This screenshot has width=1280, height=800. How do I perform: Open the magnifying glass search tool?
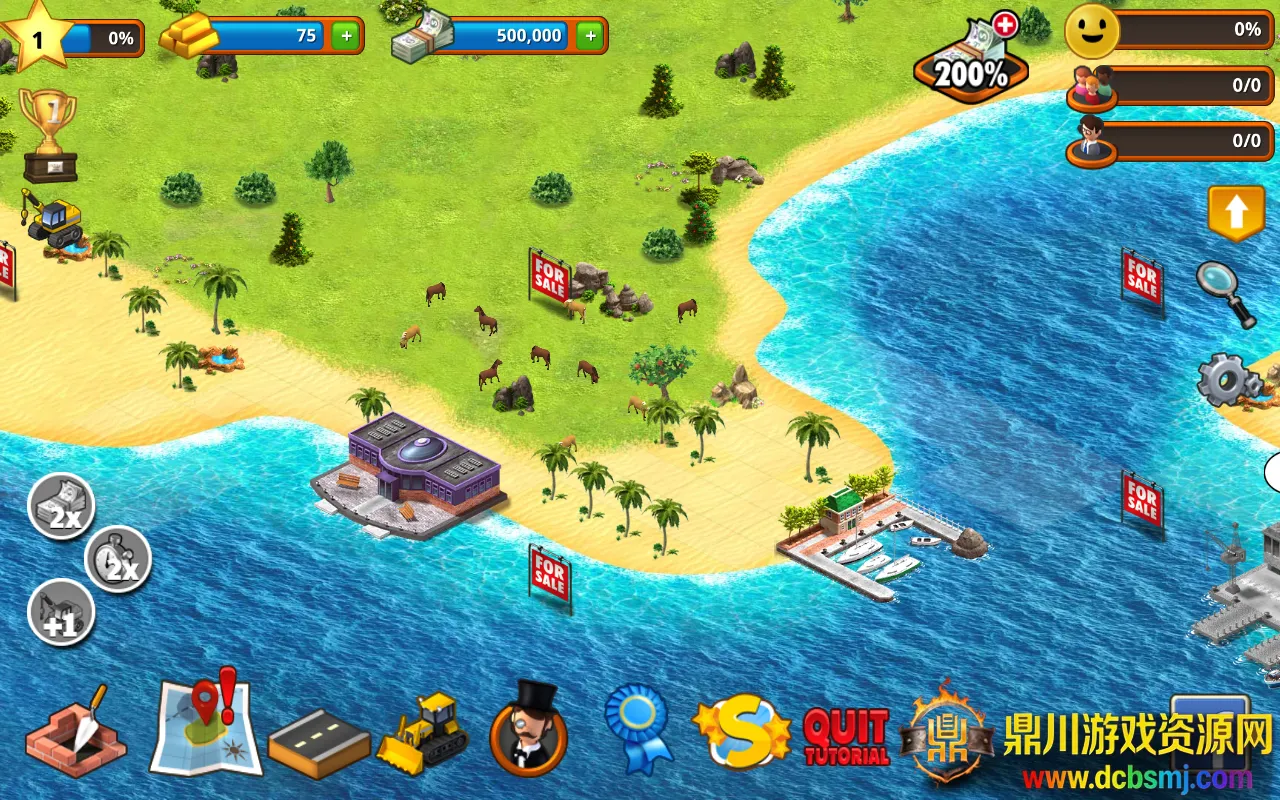[x=1226, y=293]
